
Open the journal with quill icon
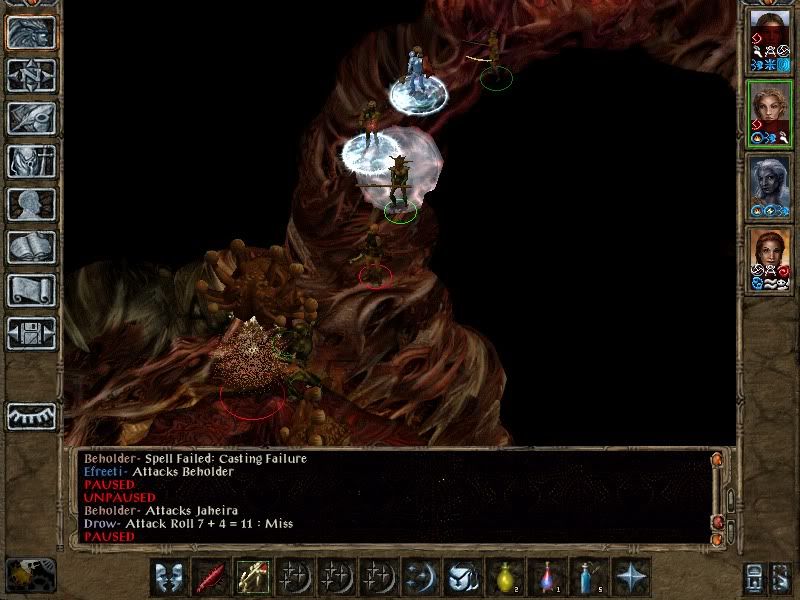[x=32, y=118]
